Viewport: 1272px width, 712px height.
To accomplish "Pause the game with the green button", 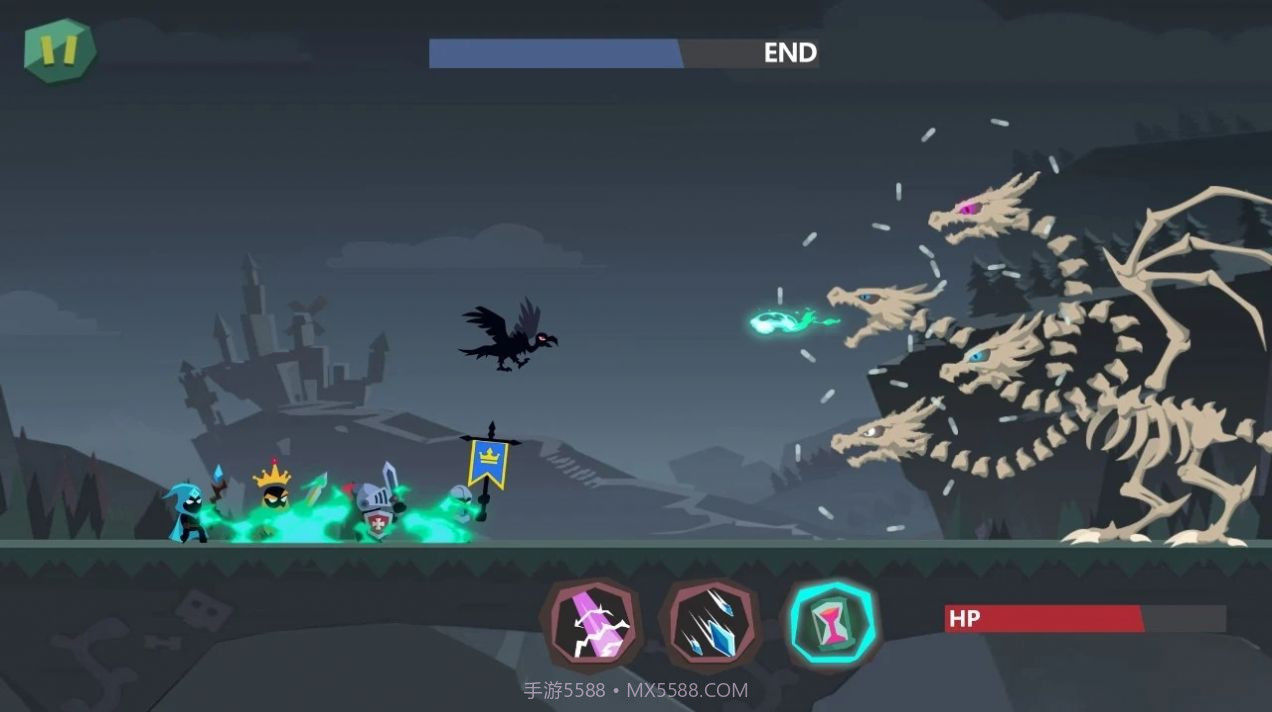I will 60,50.
